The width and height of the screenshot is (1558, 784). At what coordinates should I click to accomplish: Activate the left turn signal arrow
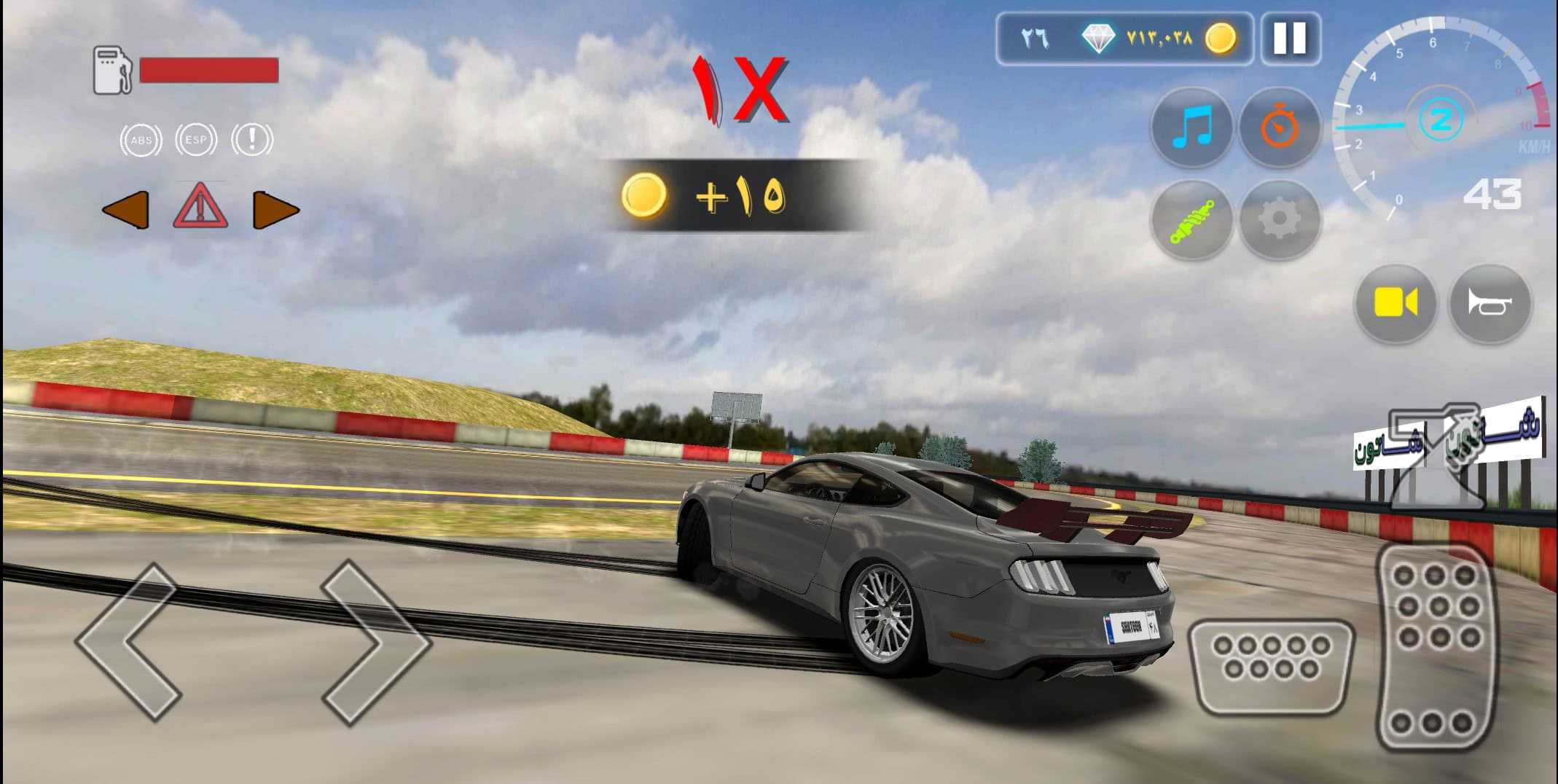coord(126,211)
